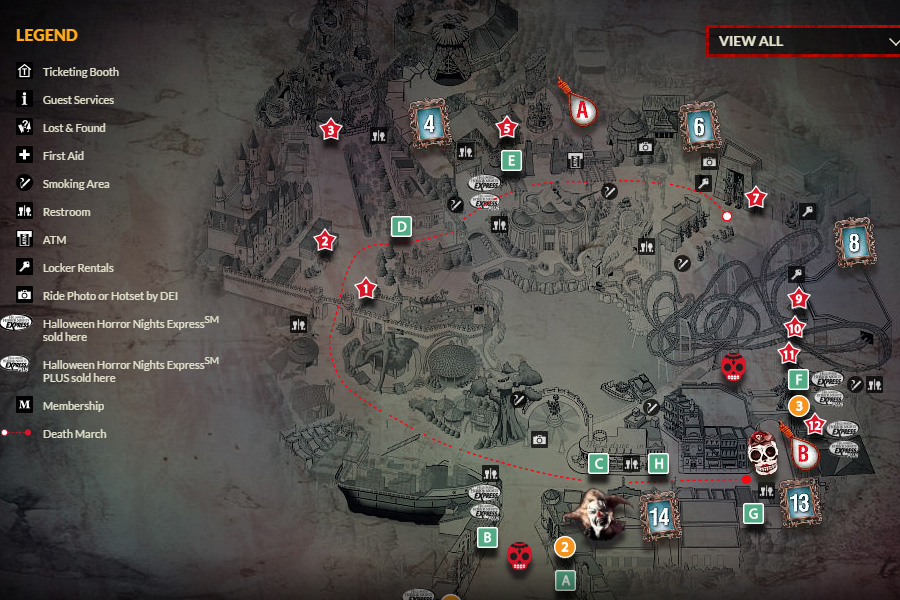Screen dimensions: 900x600
Task: Select the Locker Rentals legend entry
Action: [78, 268]
